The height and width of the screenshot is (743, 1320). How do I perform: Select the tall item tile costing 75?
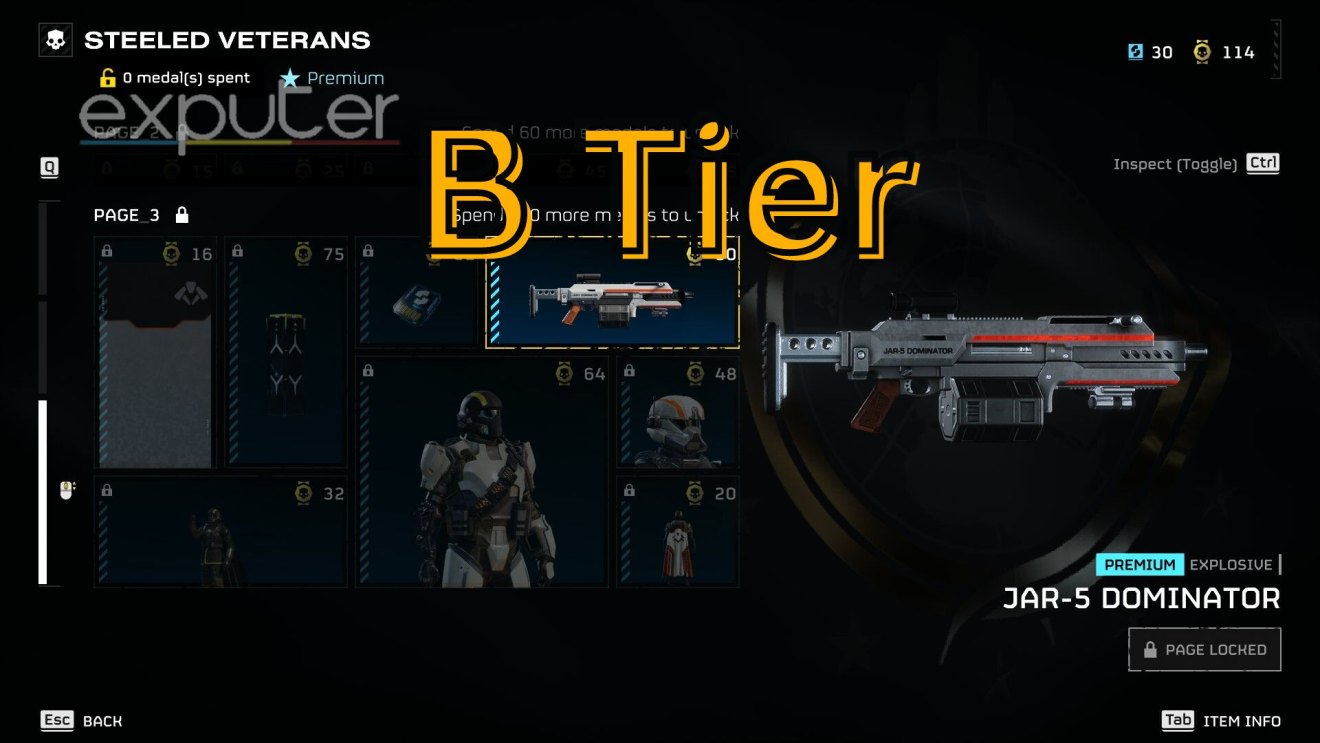[x=287, y=353]
